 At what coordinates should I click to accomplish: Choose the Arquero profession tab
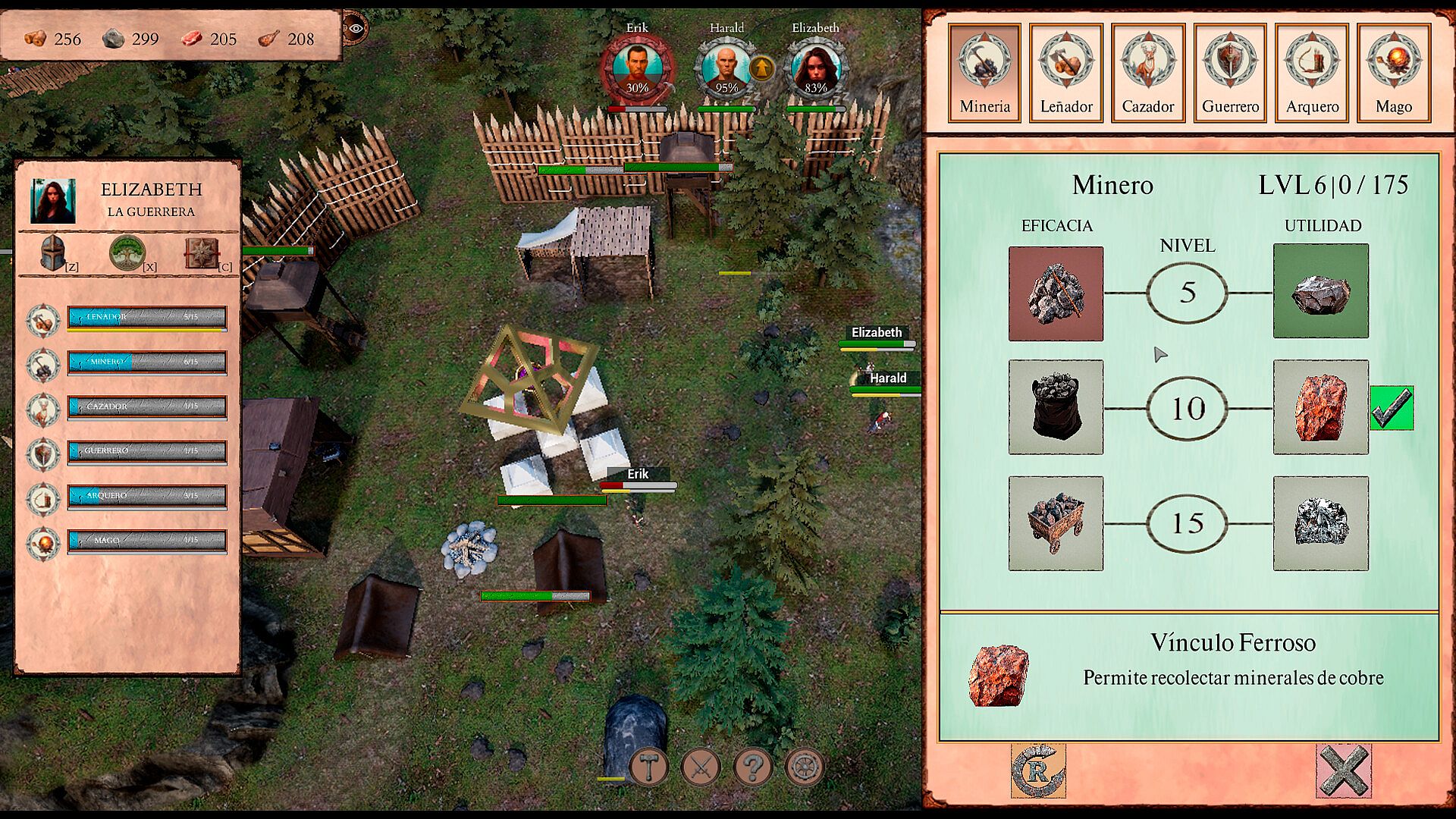click(1312, 72)
